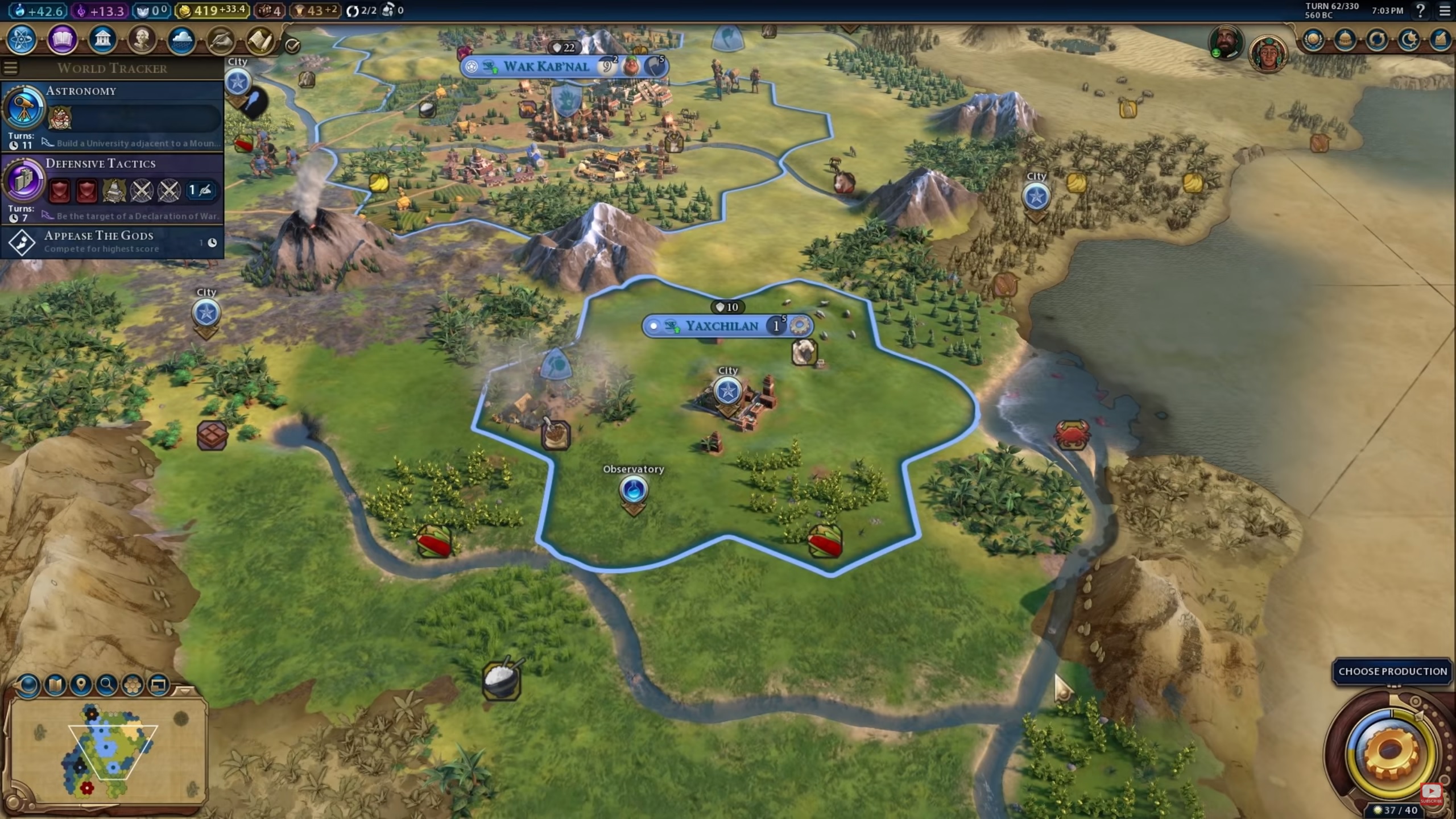View the government building icon

102,40
